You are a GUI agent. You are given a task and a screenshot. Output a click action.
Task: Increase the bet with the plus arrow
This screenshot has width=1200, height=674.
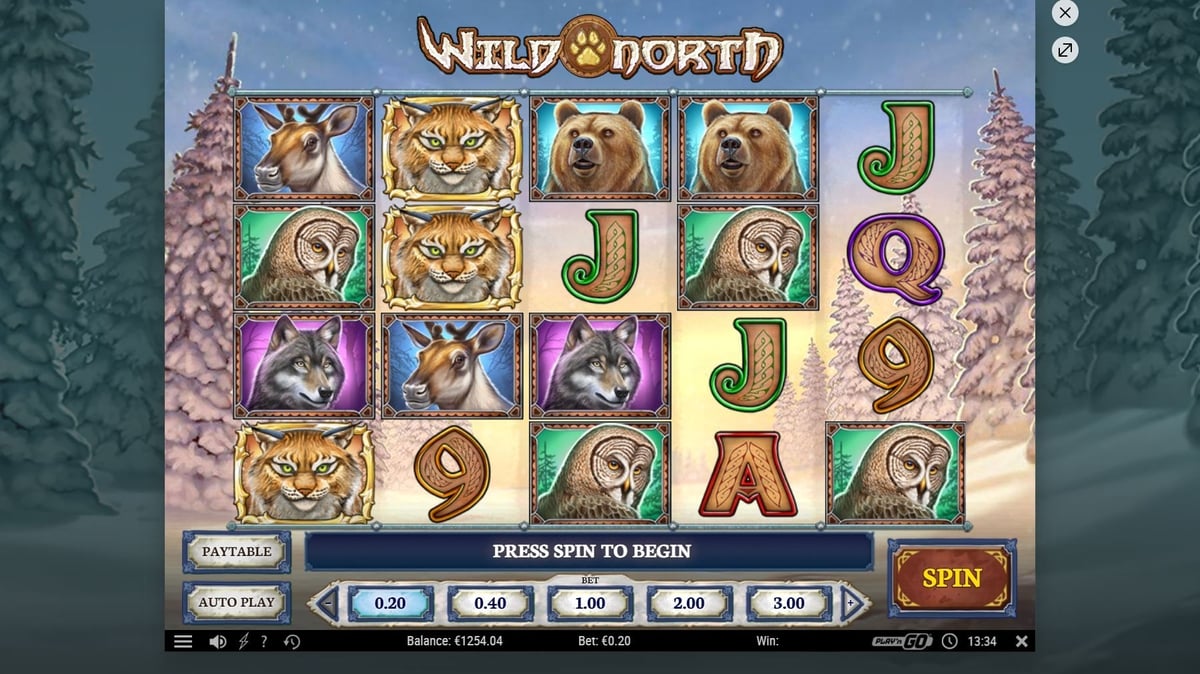852,603
